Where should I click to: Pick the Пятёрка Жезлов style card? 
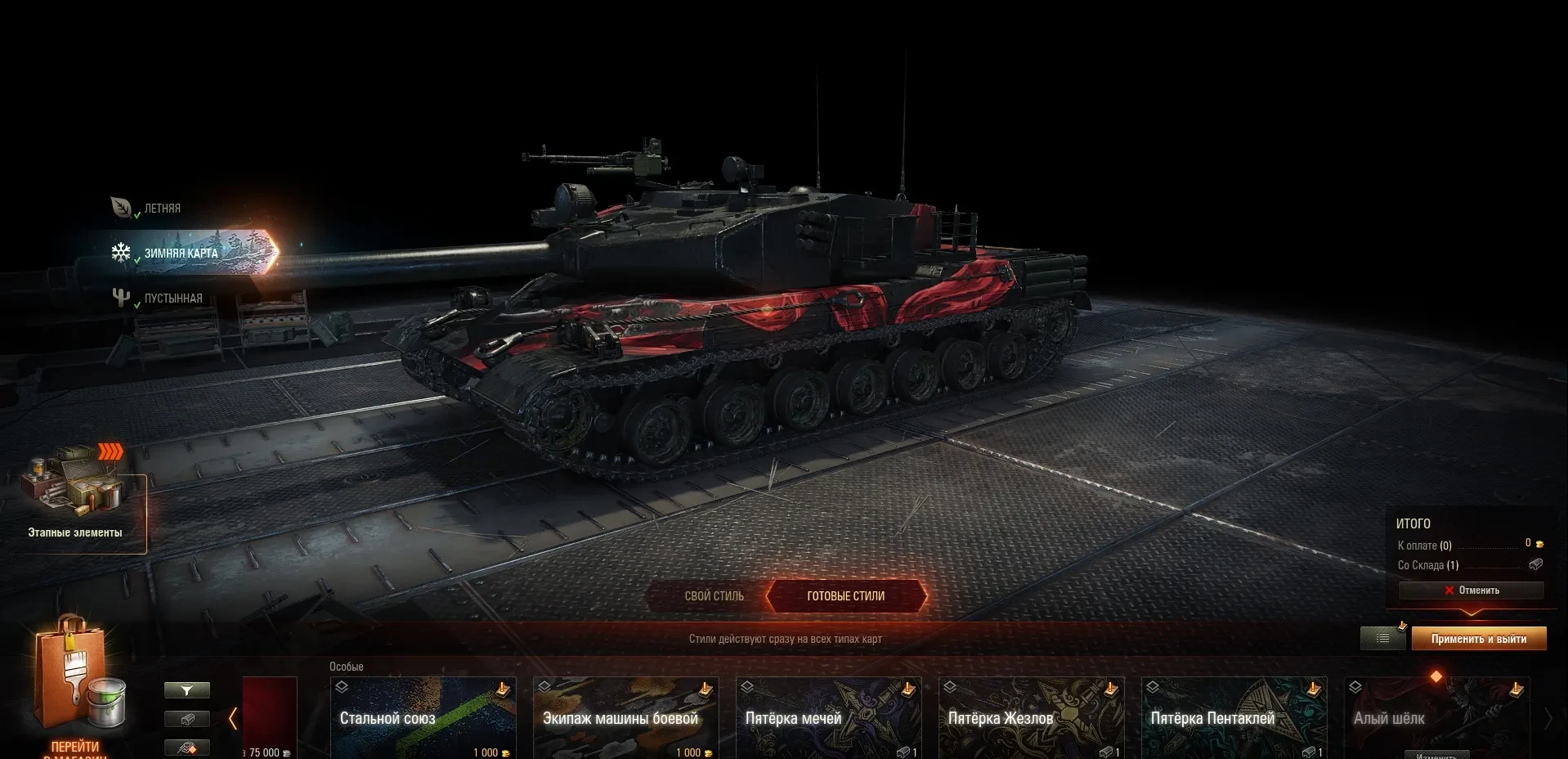point(1031,717)
